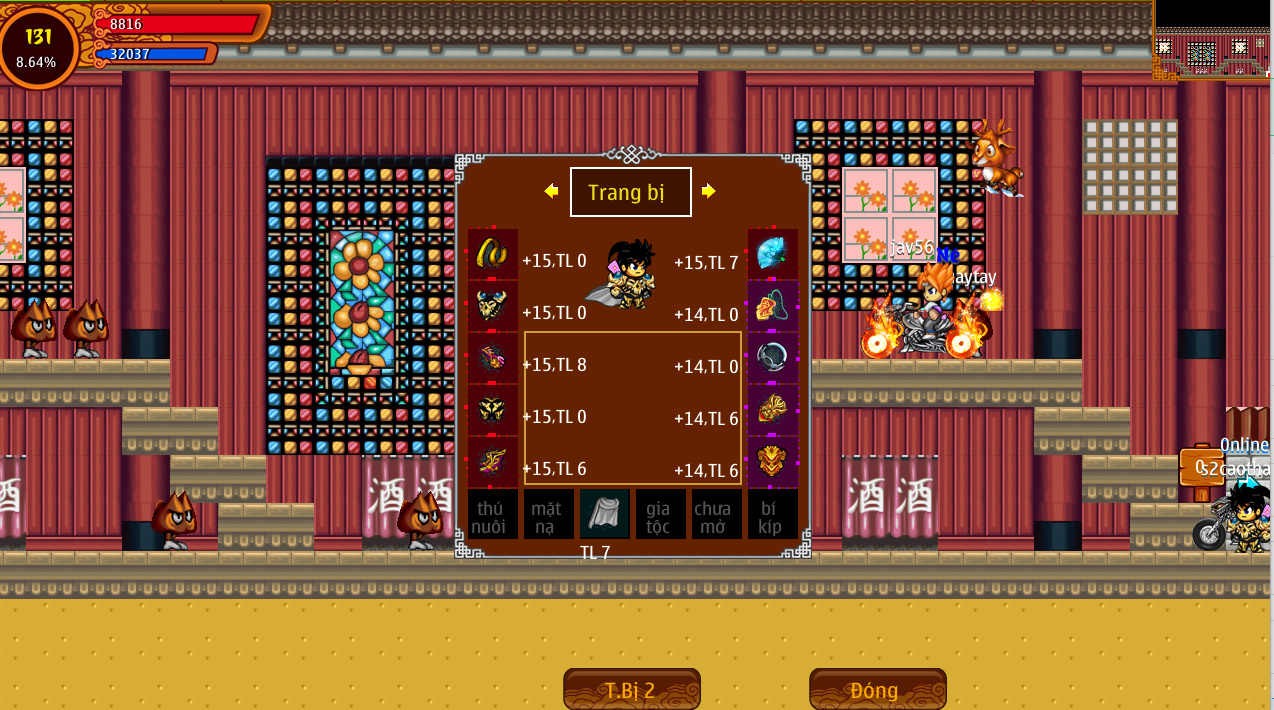Select the Trang bị header tab
The height and width of the screenshot is (710, 1274).
[630, 192]
